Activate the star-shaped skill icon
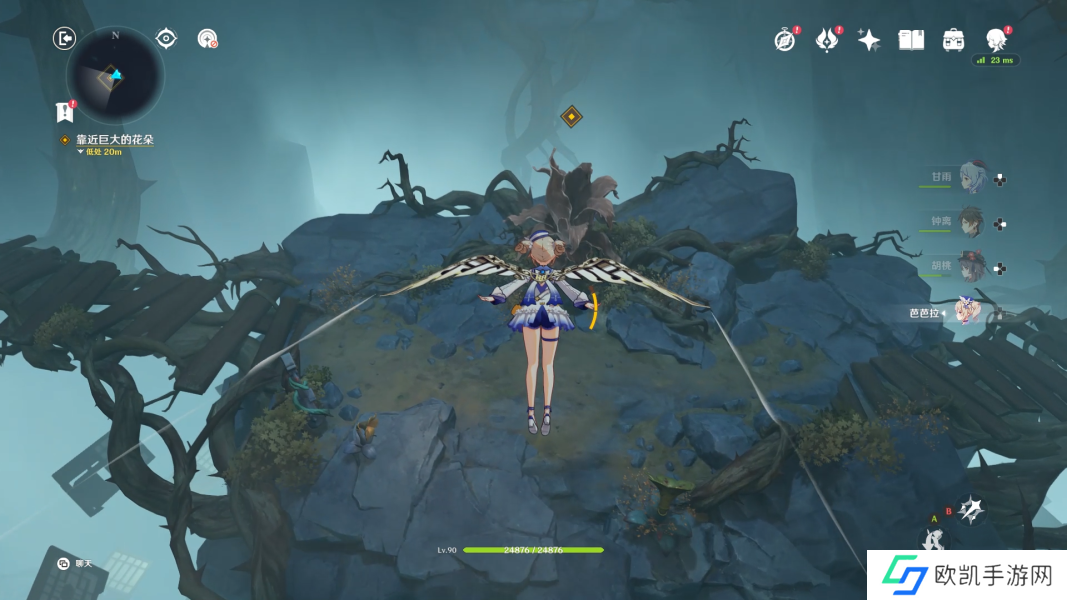 pos(969,511)
